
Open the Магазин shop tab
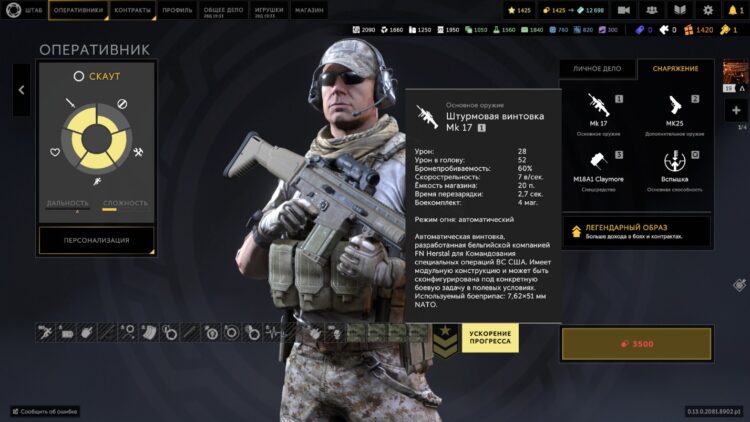point(309,10)
